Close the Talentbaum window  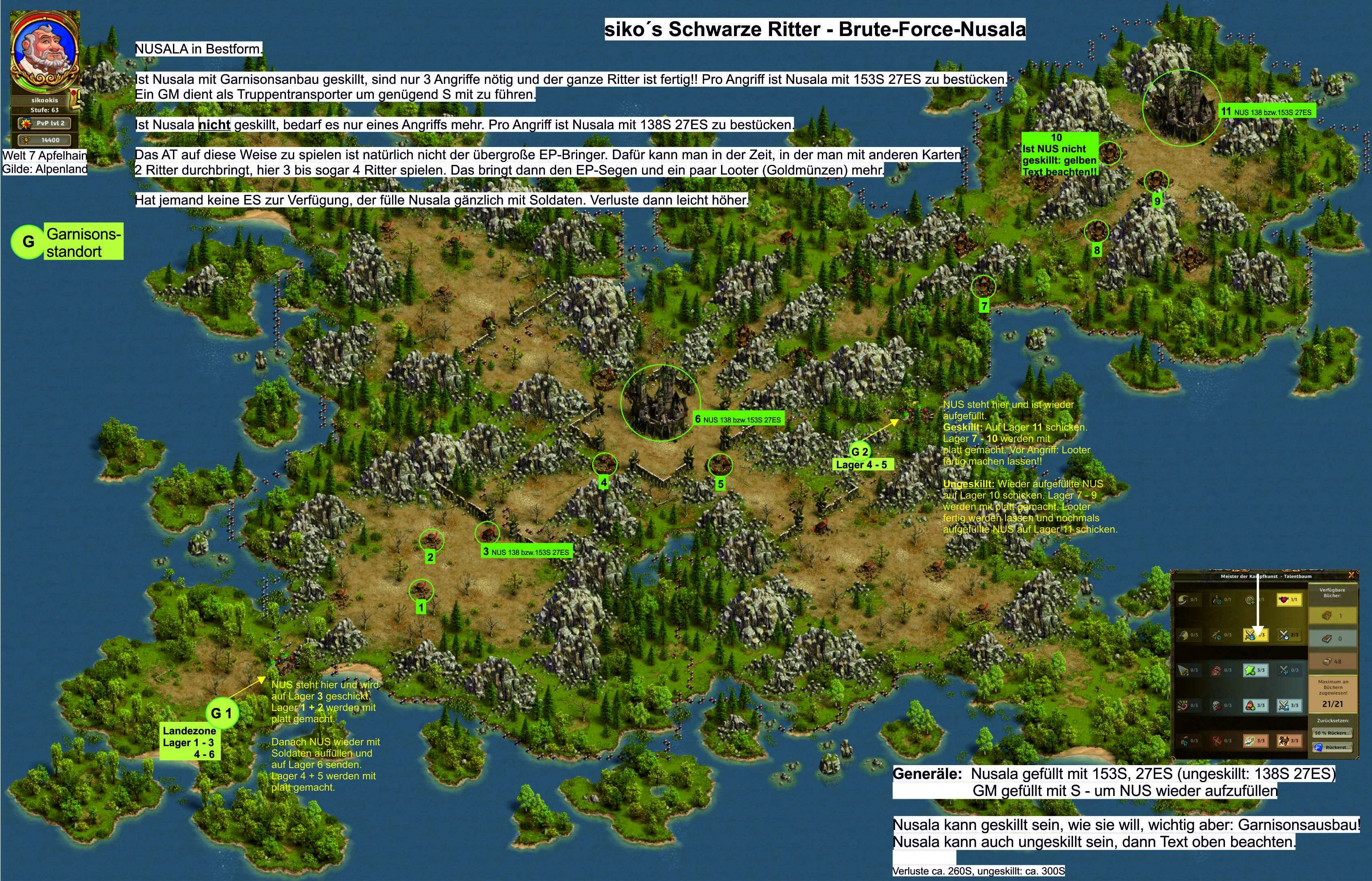(x=1351, y=575)
